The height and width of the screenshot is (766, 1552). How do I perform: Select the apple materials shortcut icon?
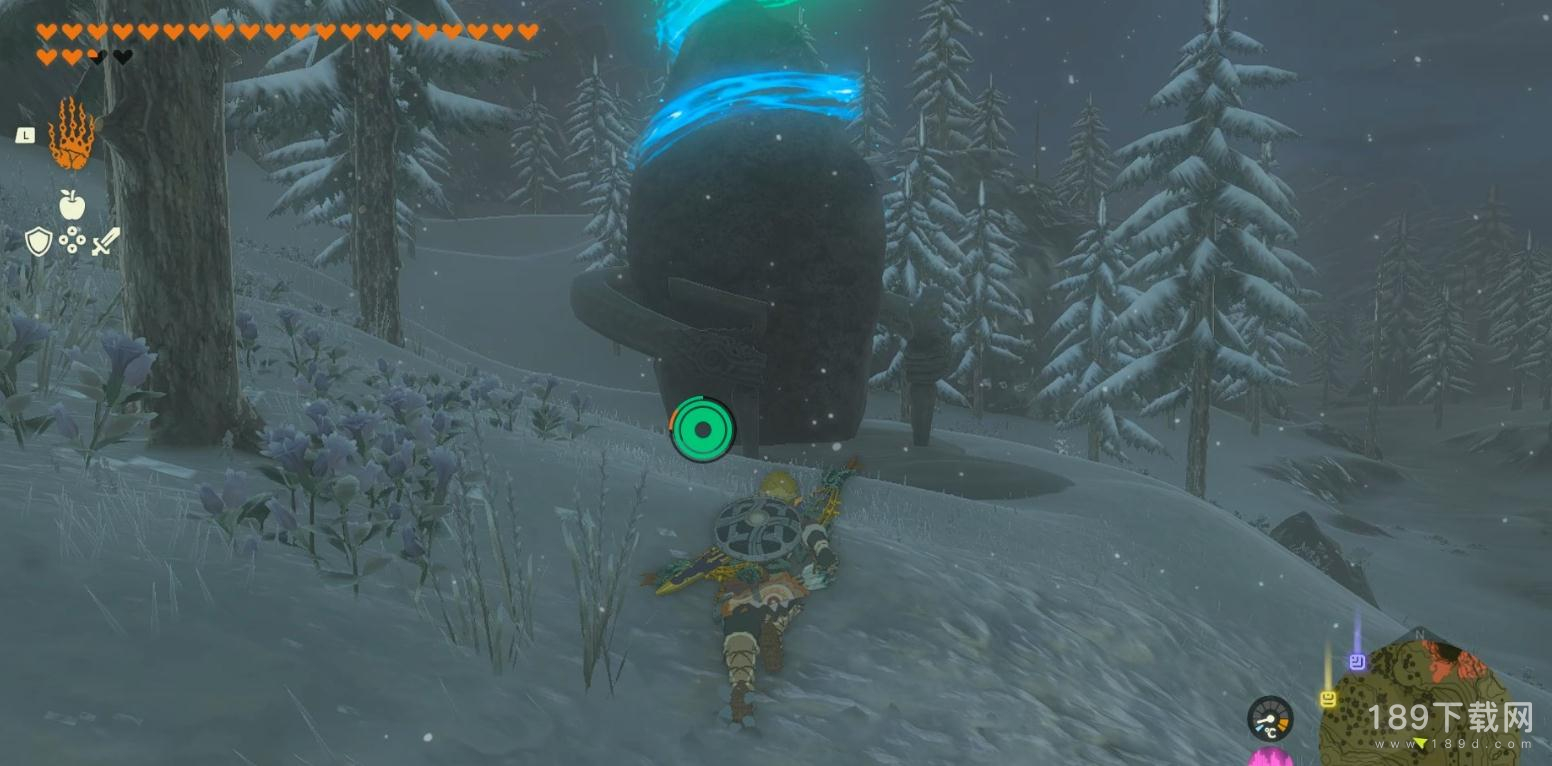(x=71, y=205)
